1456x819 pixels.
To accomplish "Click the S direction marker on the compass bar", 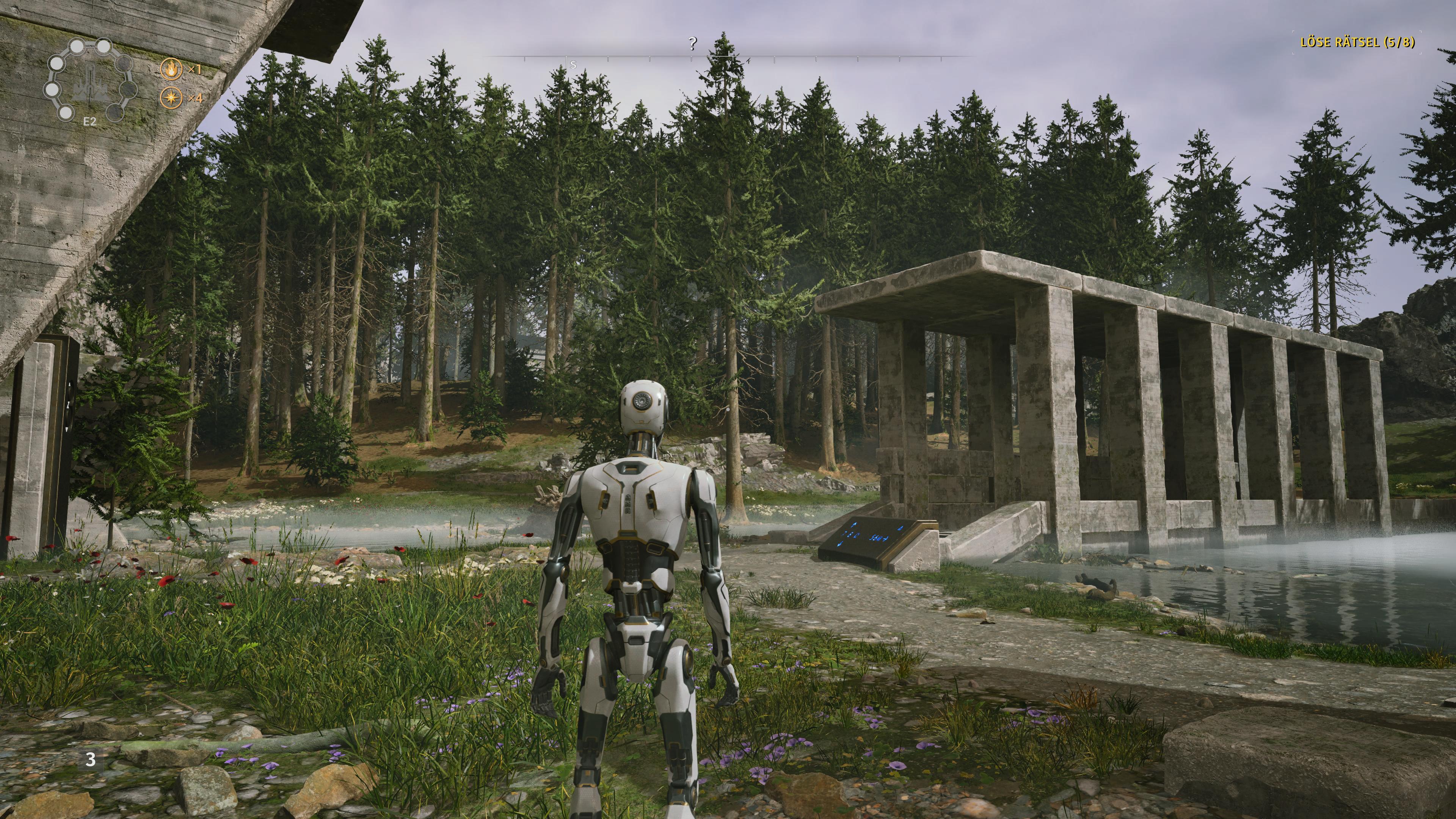I will click(573, 65).
